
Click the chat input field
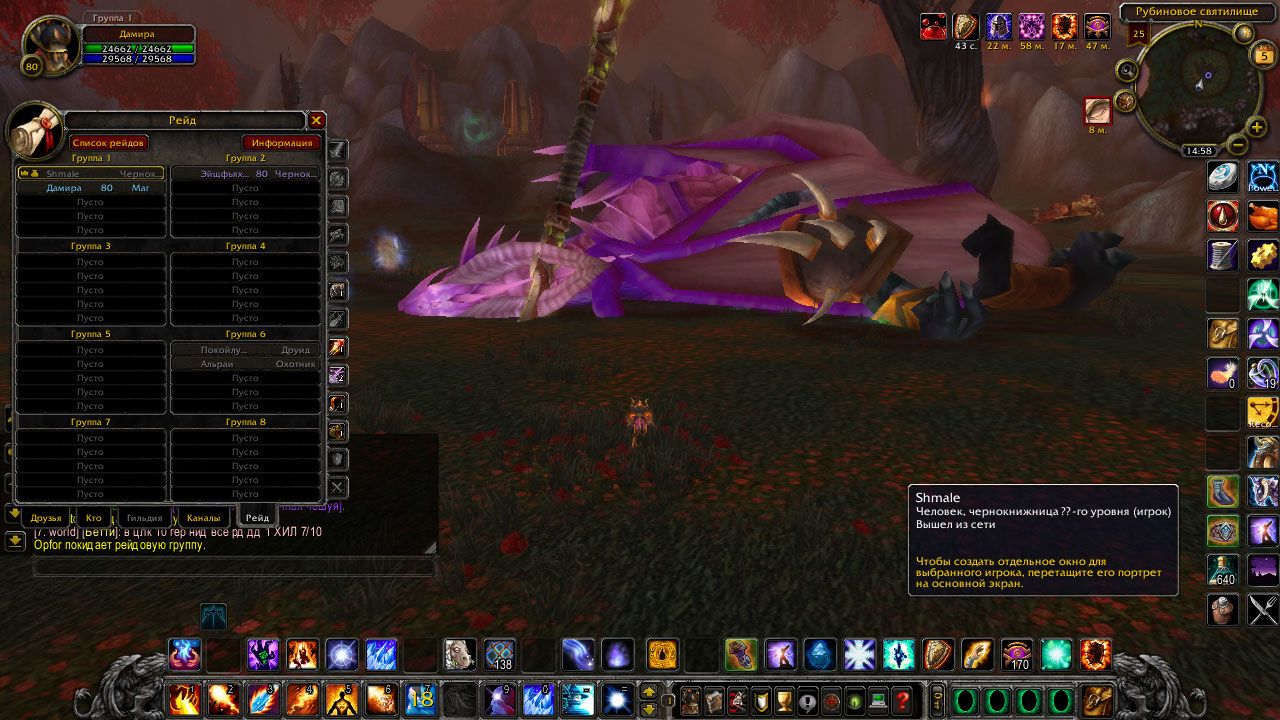[235, 567]
